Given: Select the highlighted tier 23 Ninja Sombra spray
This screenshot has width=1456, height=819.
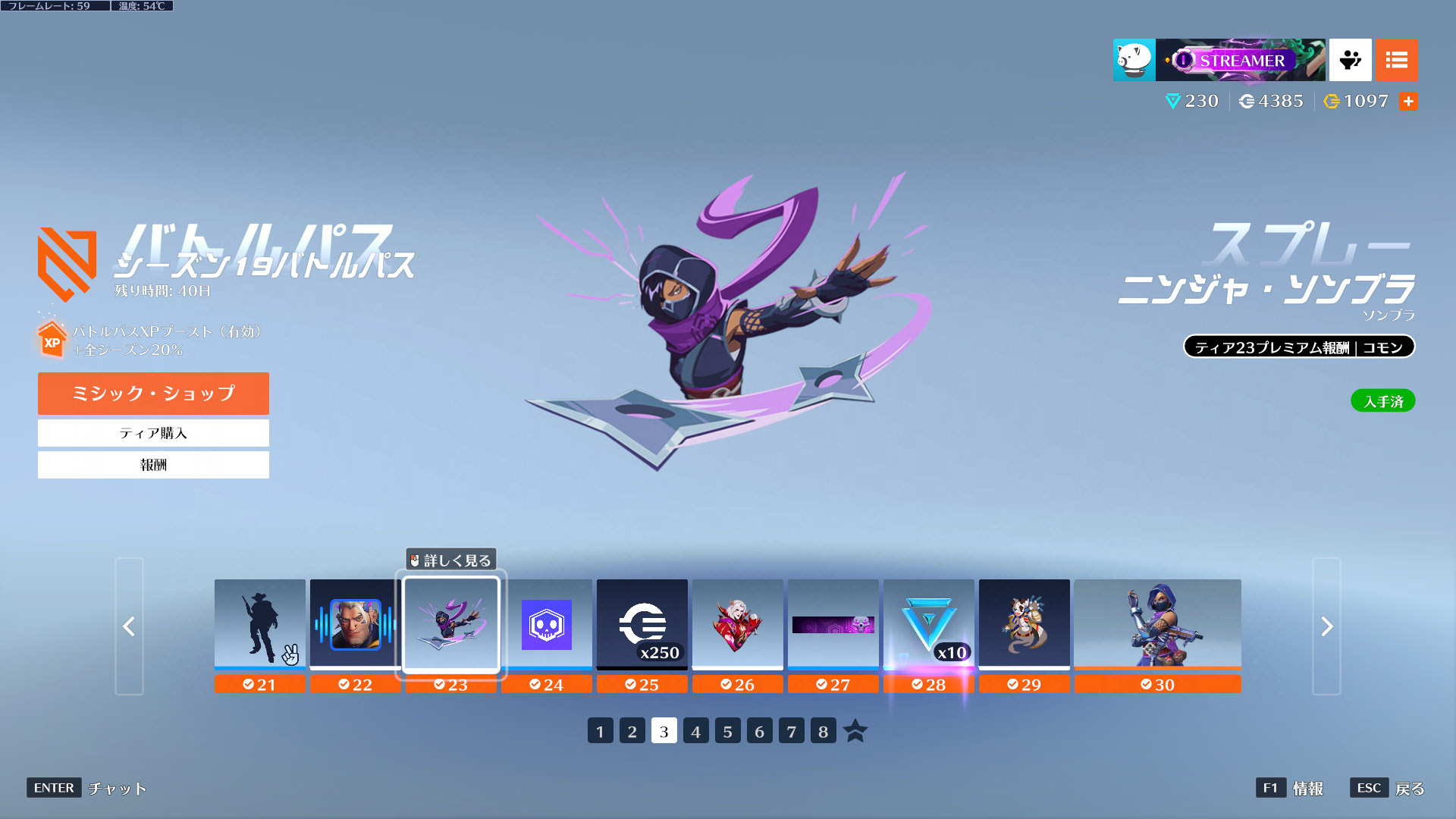Looking at the screenshot, I should (451, 624).
